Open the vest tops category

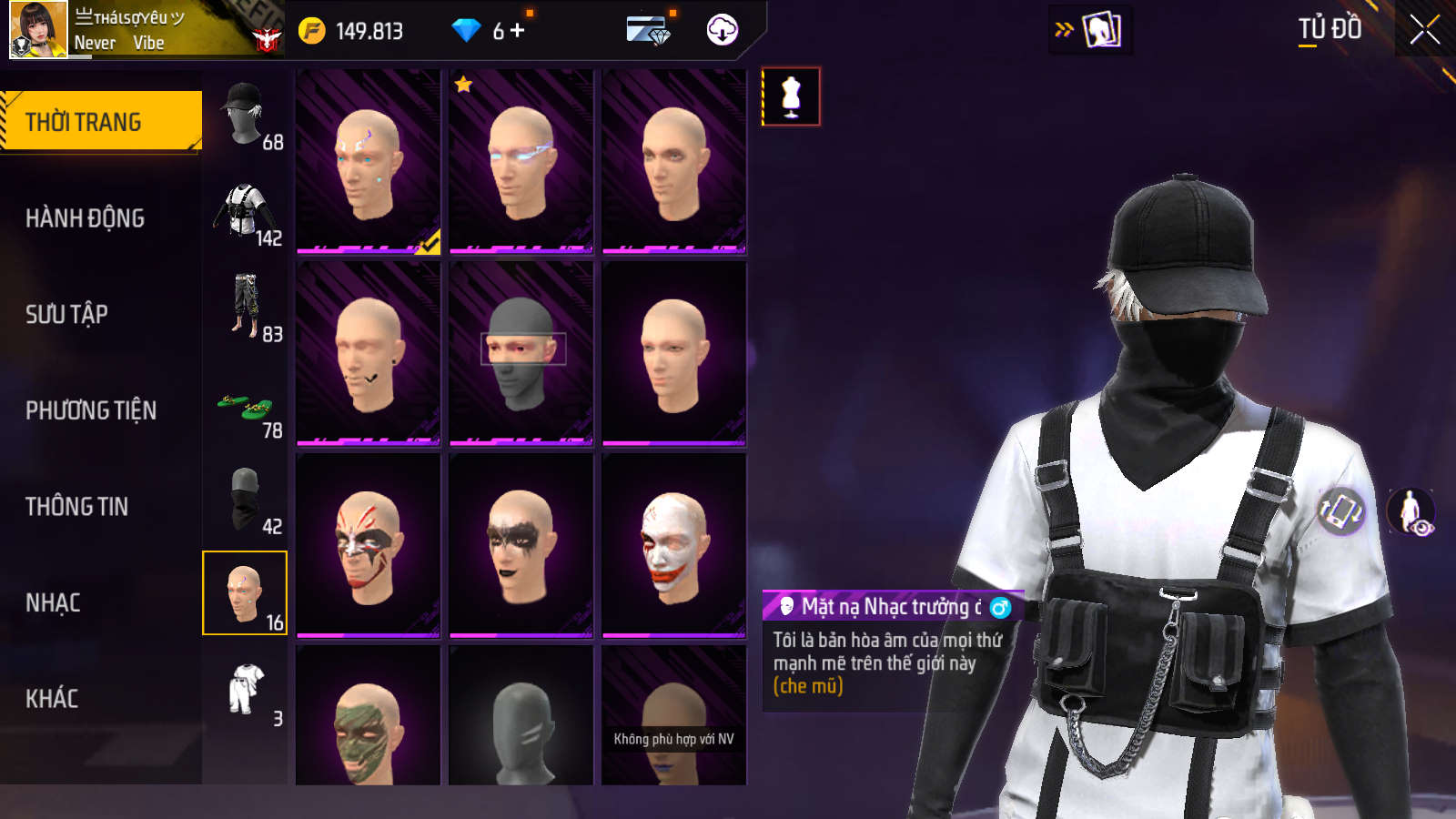(x=245, y=211)
